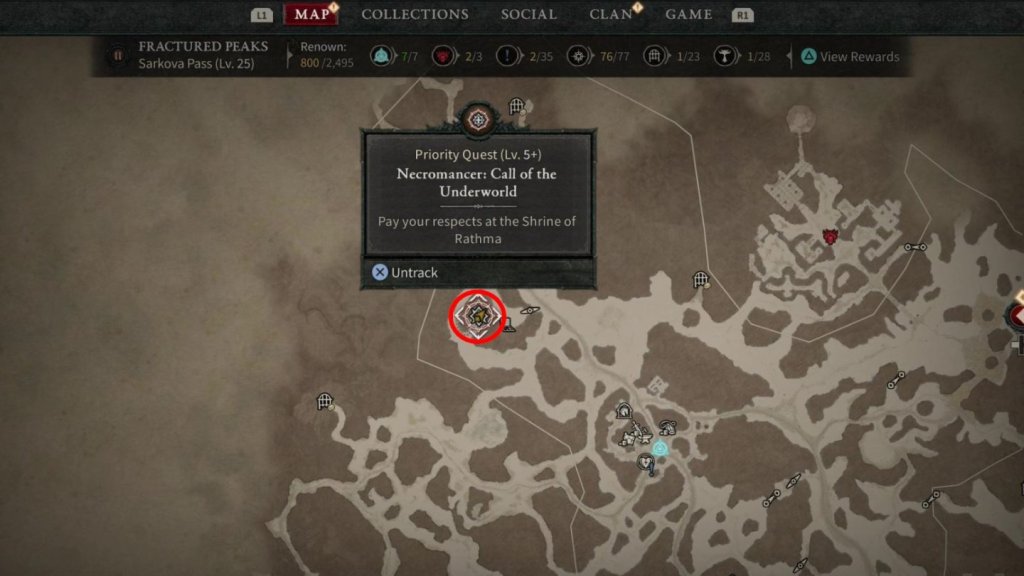Go to the Game tab
The image size is (1024, 576).
tap(689, 14)
